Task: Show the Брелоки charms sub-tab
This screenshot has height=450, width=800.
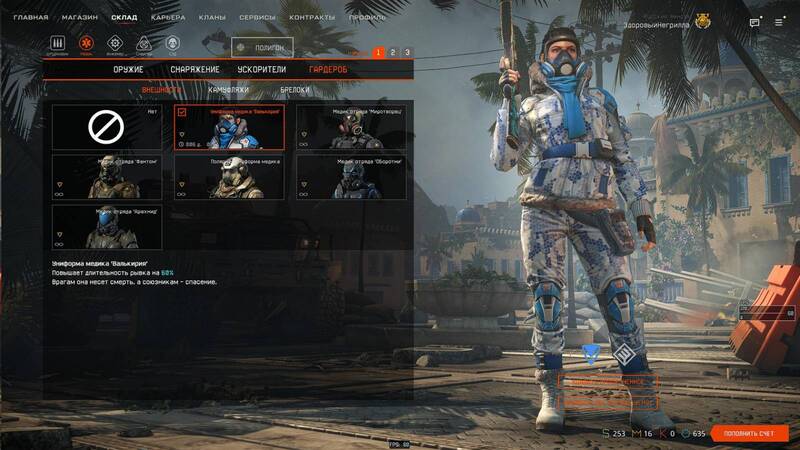Action: click(x=294, y=90)
